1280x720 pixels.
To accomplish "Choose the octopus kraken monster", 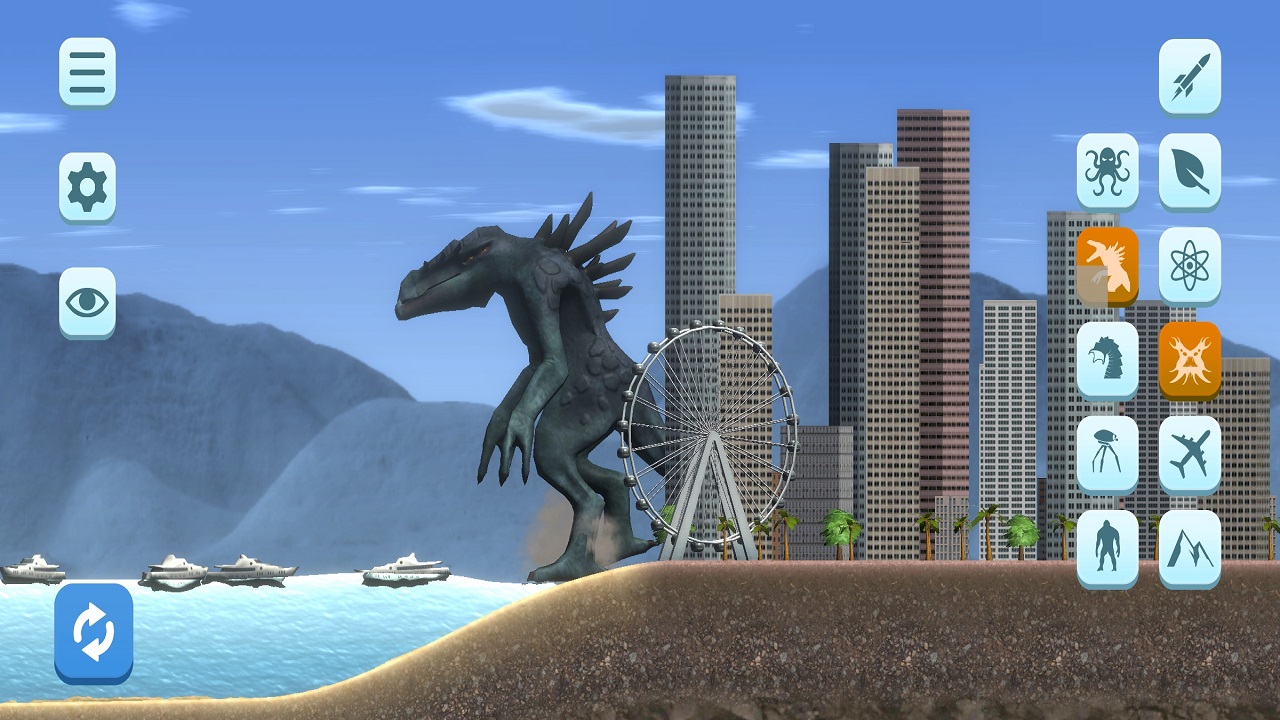I will click(1107, 170).
